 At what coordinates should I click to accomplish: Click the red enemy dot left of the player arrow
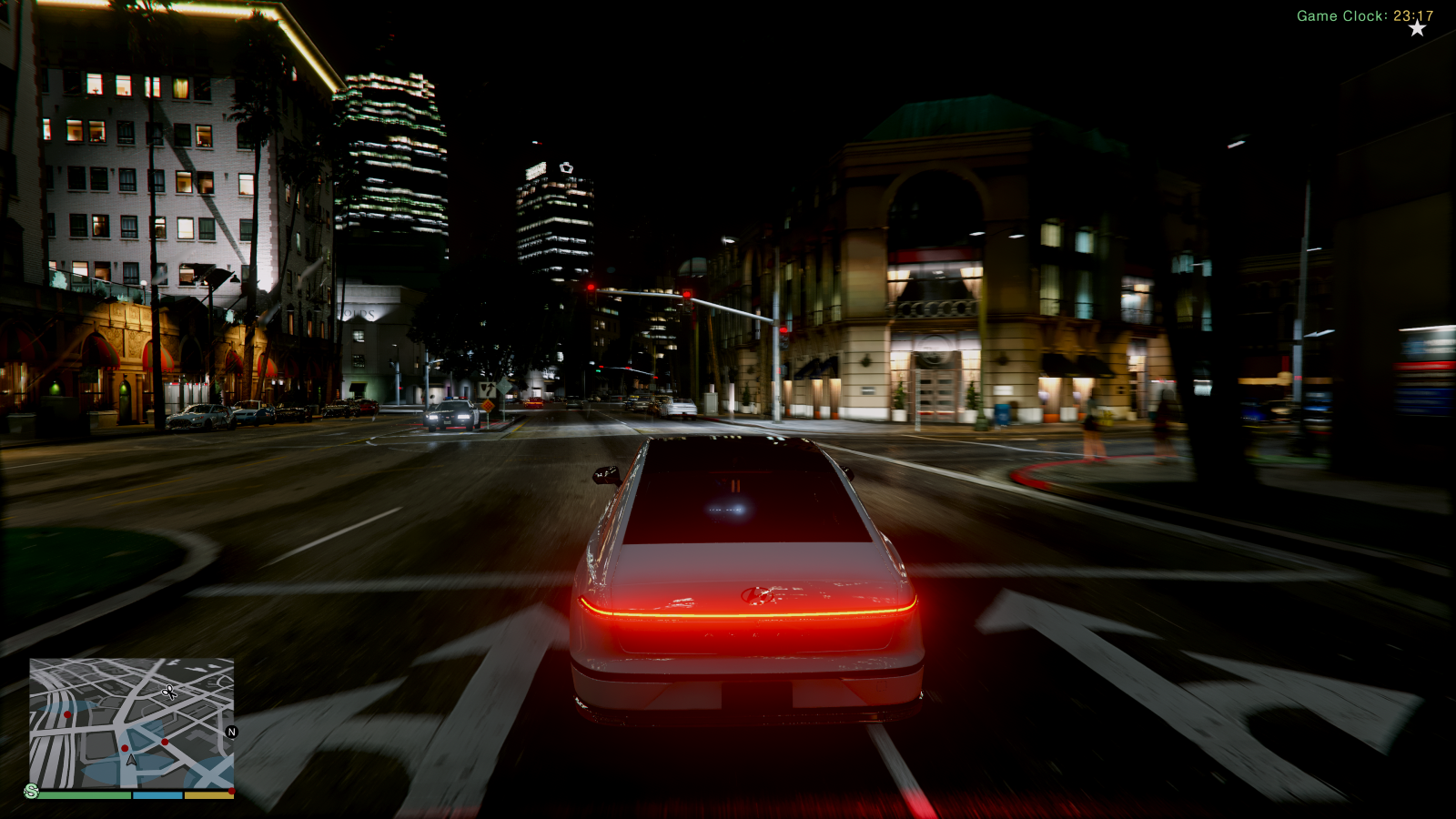(x=125, y=748)
